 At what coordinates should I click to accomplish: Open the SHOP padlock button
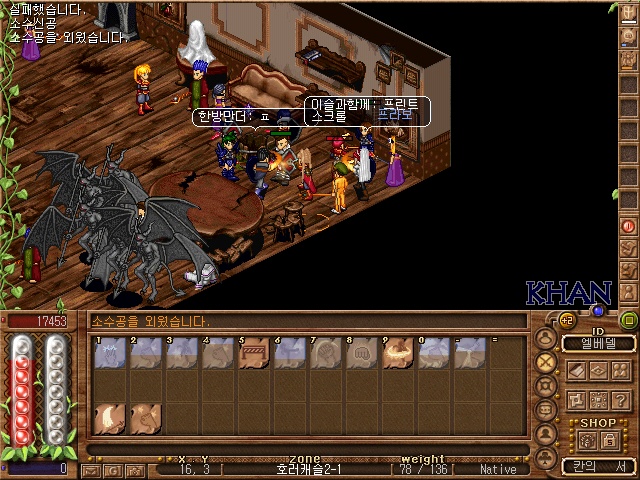click(x=608, y=440)
